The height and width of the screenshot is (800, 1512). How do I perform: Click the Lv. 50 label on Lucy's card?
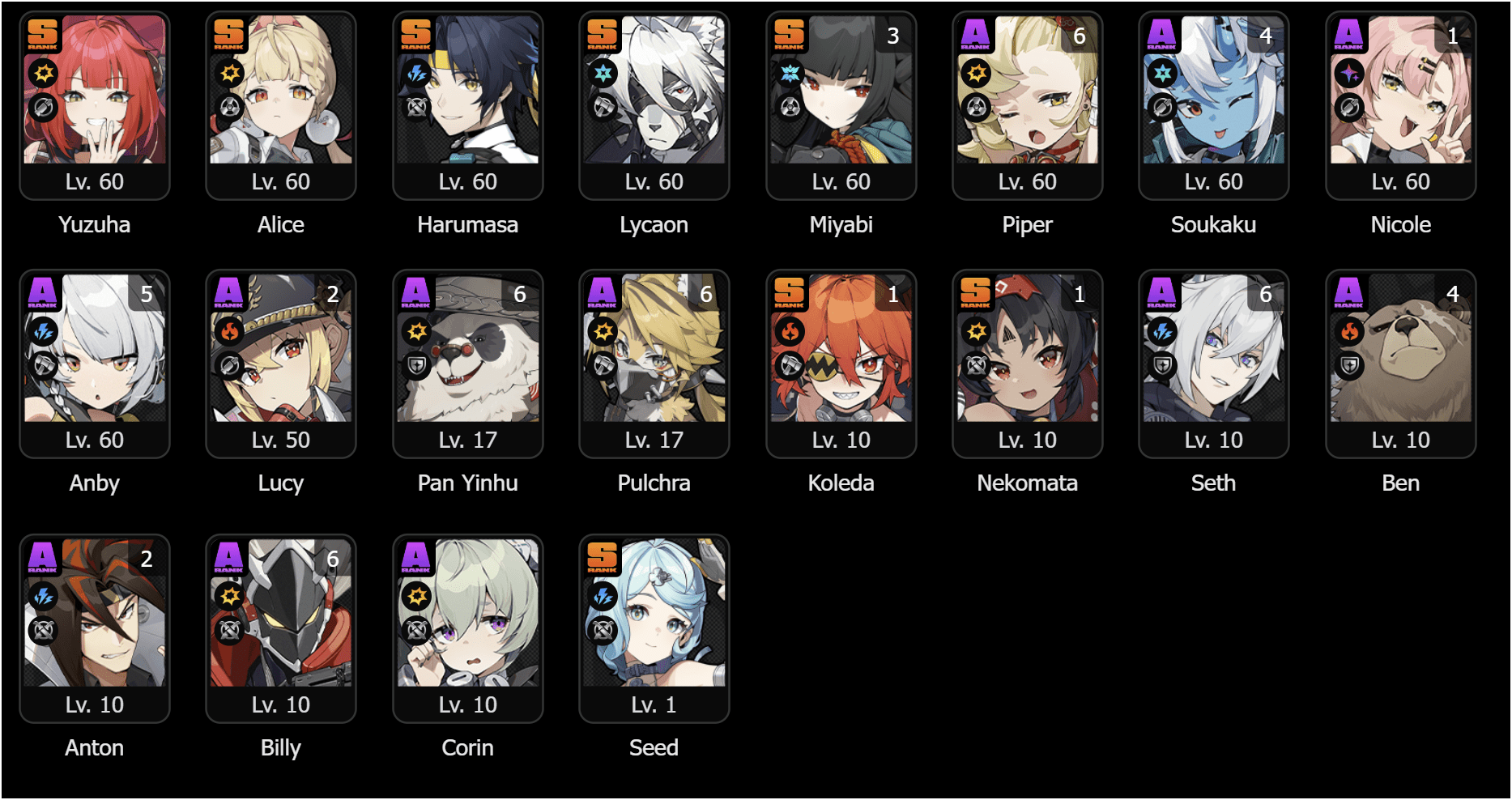click(x=280, y=440)
